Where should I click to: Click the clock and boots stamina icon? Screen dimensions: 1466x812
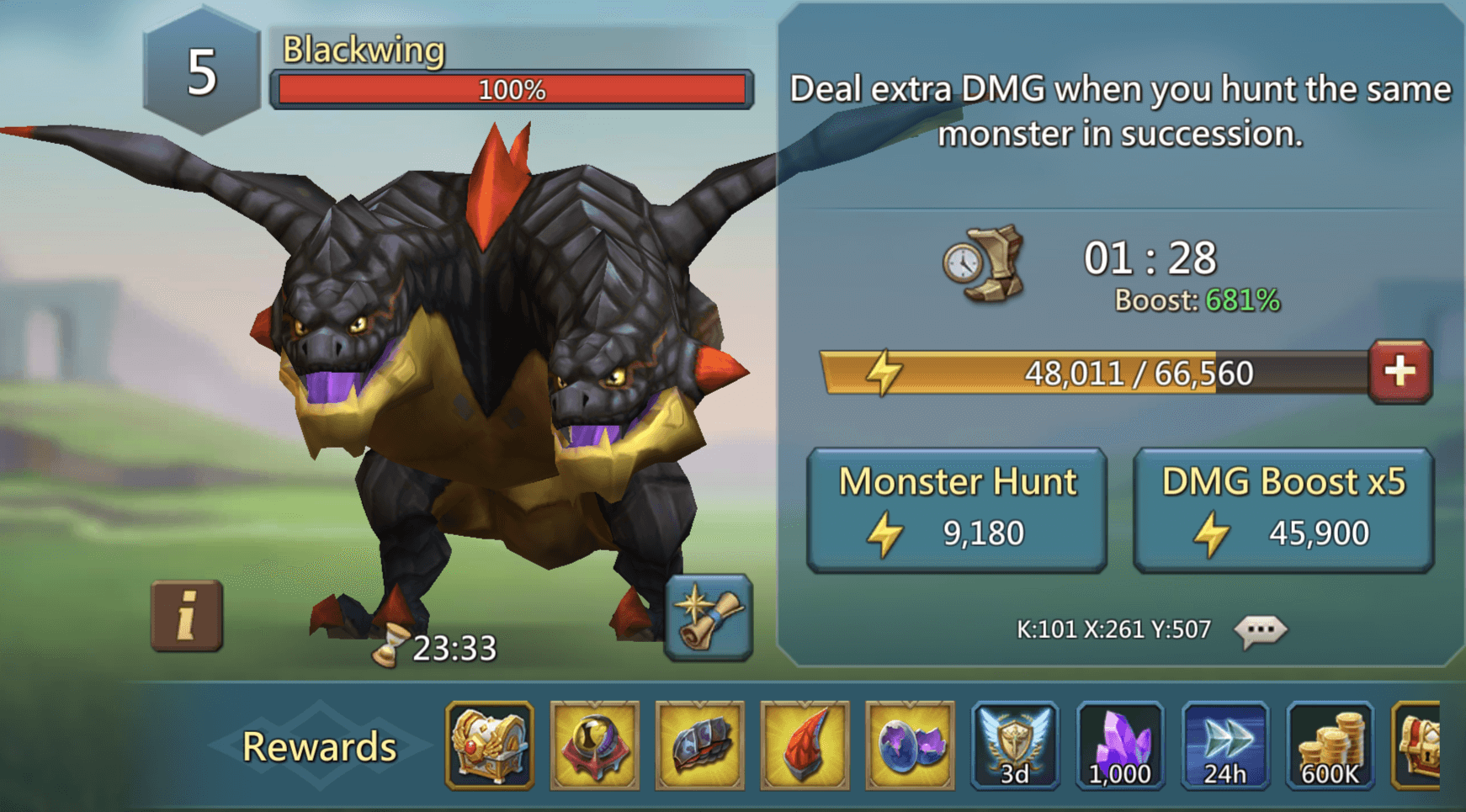tap(985, 266)
